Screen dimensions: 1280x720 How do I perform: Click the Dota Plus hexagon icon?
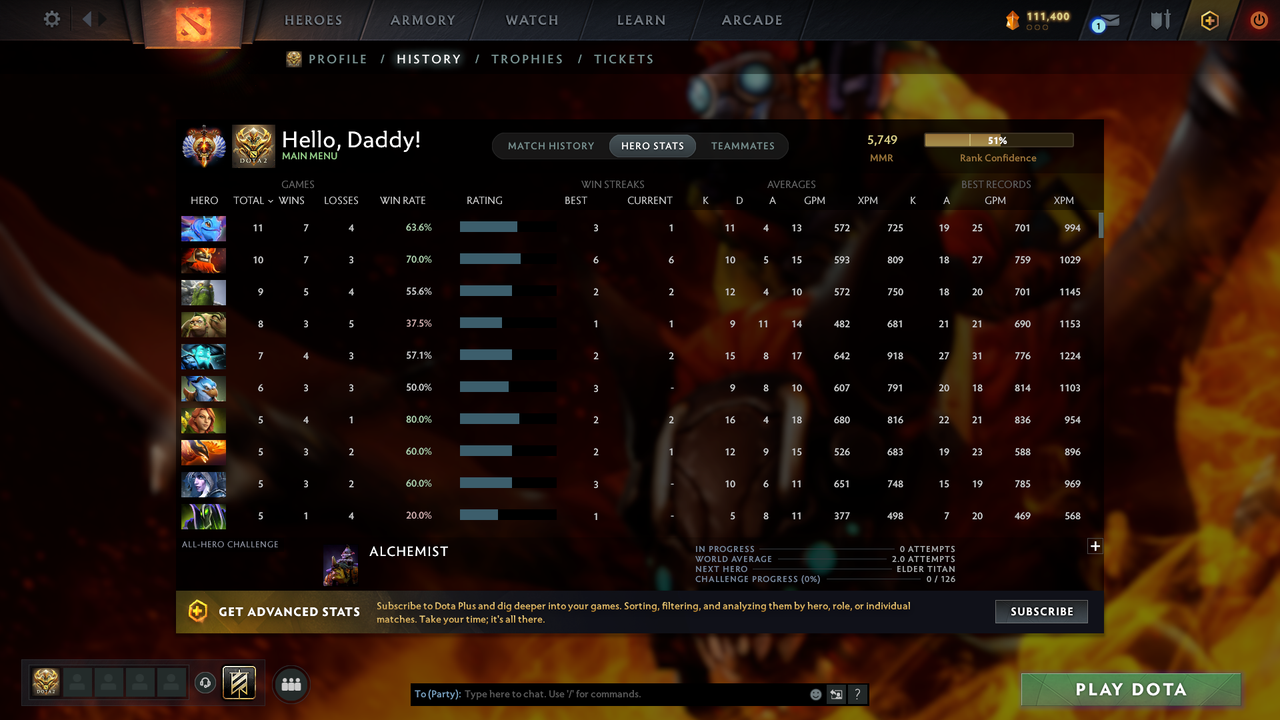pyautogui.click(x=1209, y=19)
